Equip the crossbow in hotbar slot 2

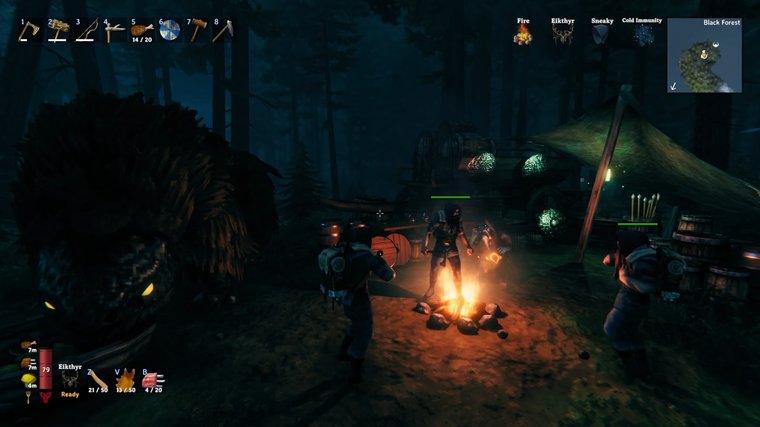coord(58,31)
